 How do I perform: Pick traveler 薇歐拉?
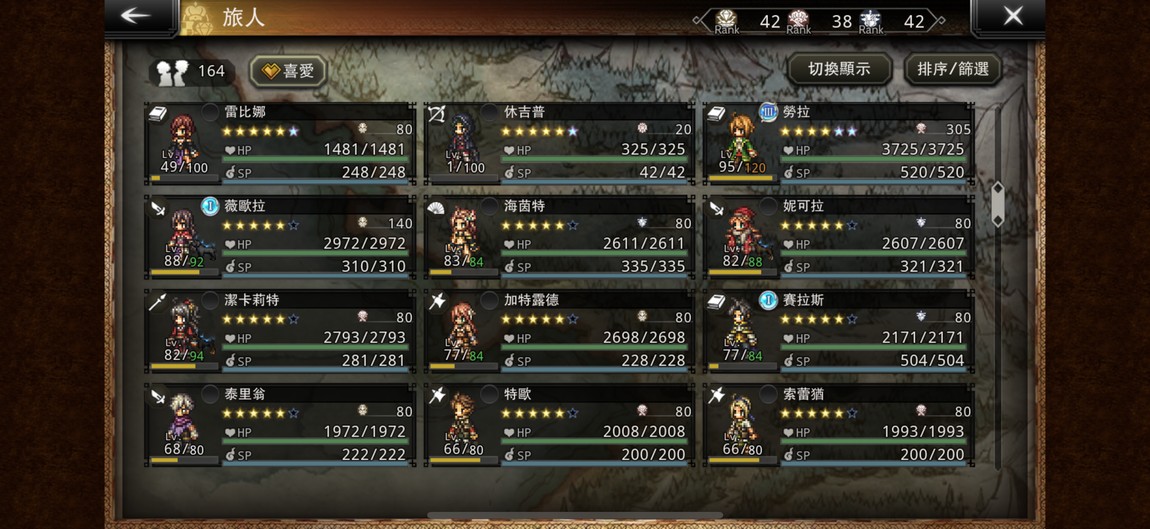[x=280, y=237]
